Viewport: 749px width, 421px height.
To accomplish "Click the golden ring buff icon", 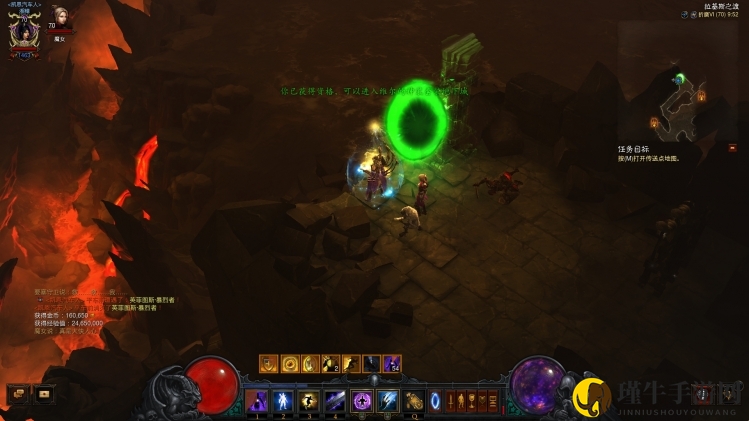I will pyautogui.click(x=290, y=364).
